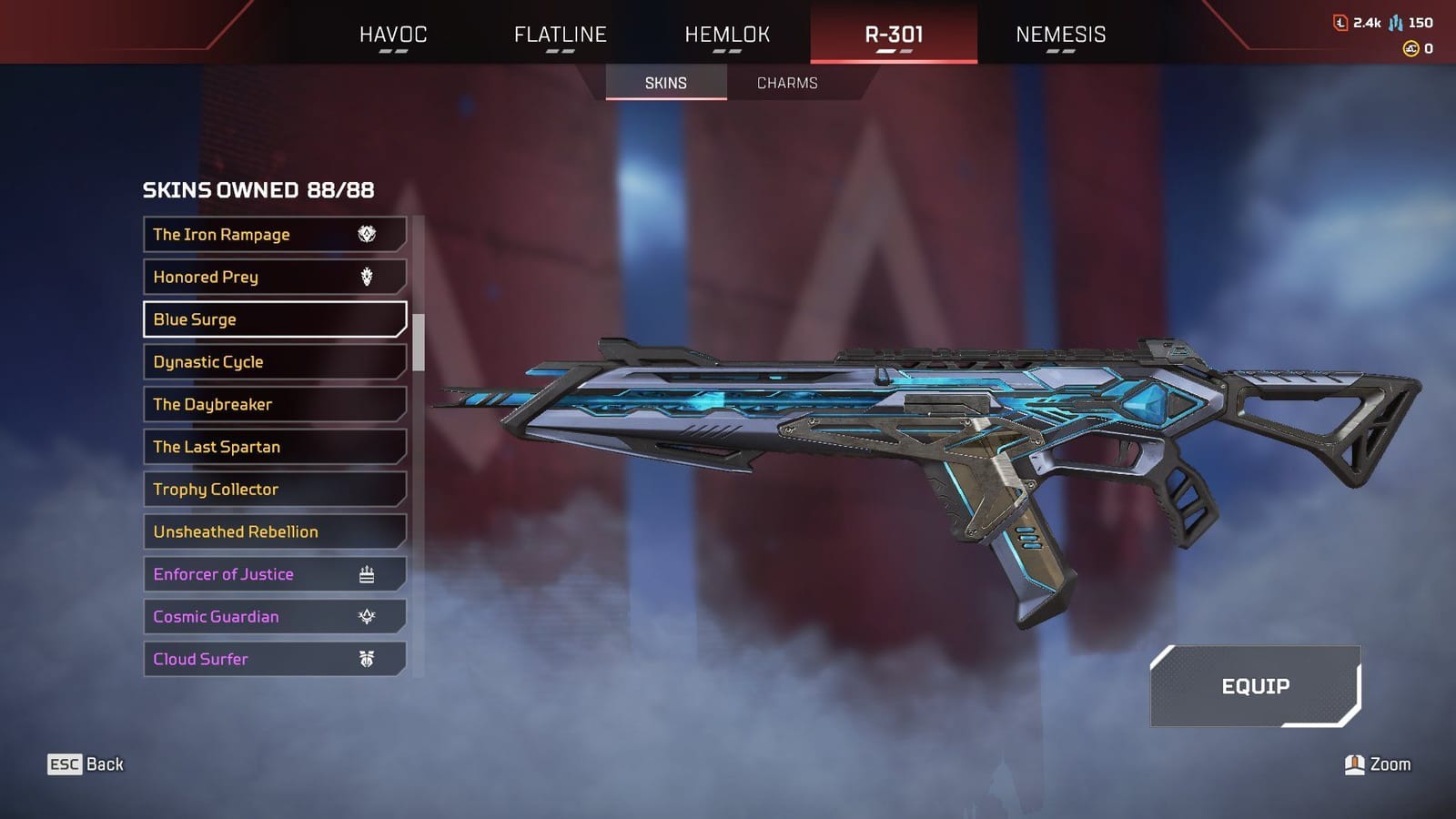Click the birthday cake icon on Enforcer of Justice
1456x819 pixels.
tap(366, 573)
